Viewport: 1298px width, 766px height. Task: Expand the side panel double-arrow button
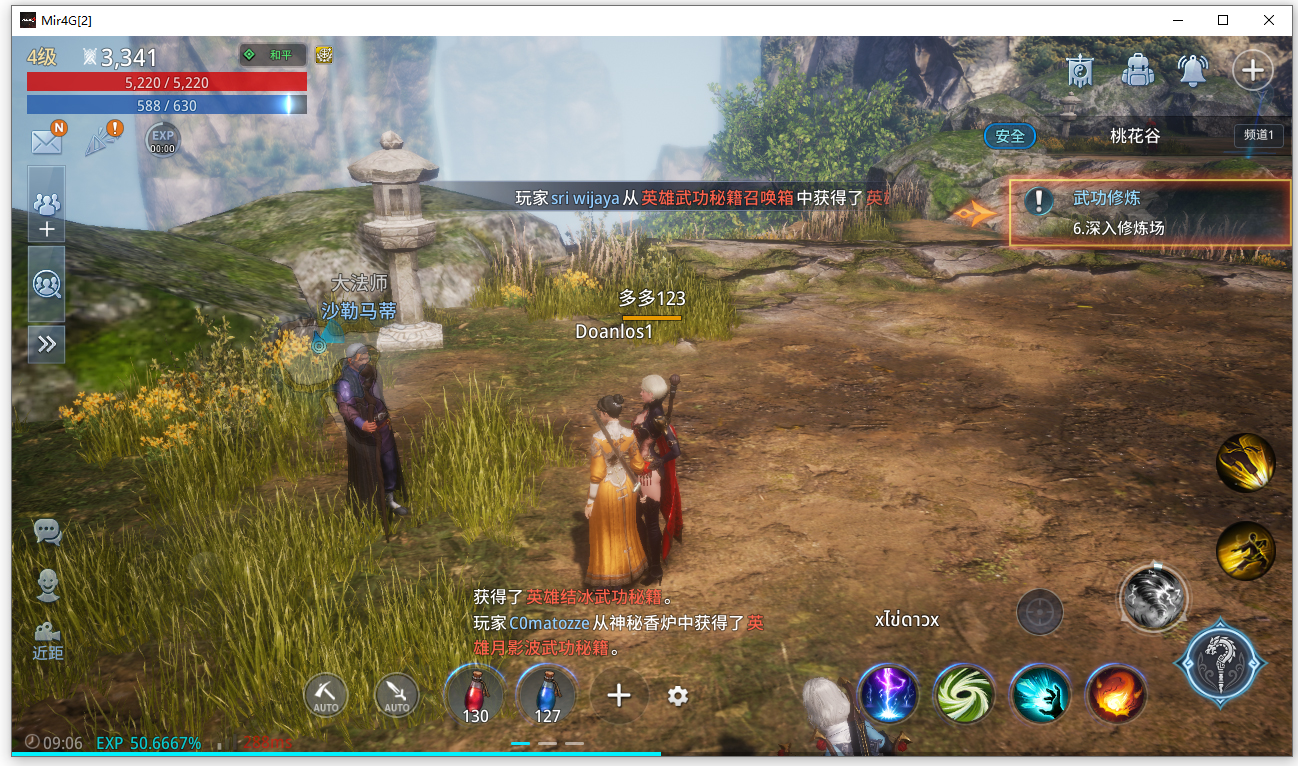coord(47,345)
